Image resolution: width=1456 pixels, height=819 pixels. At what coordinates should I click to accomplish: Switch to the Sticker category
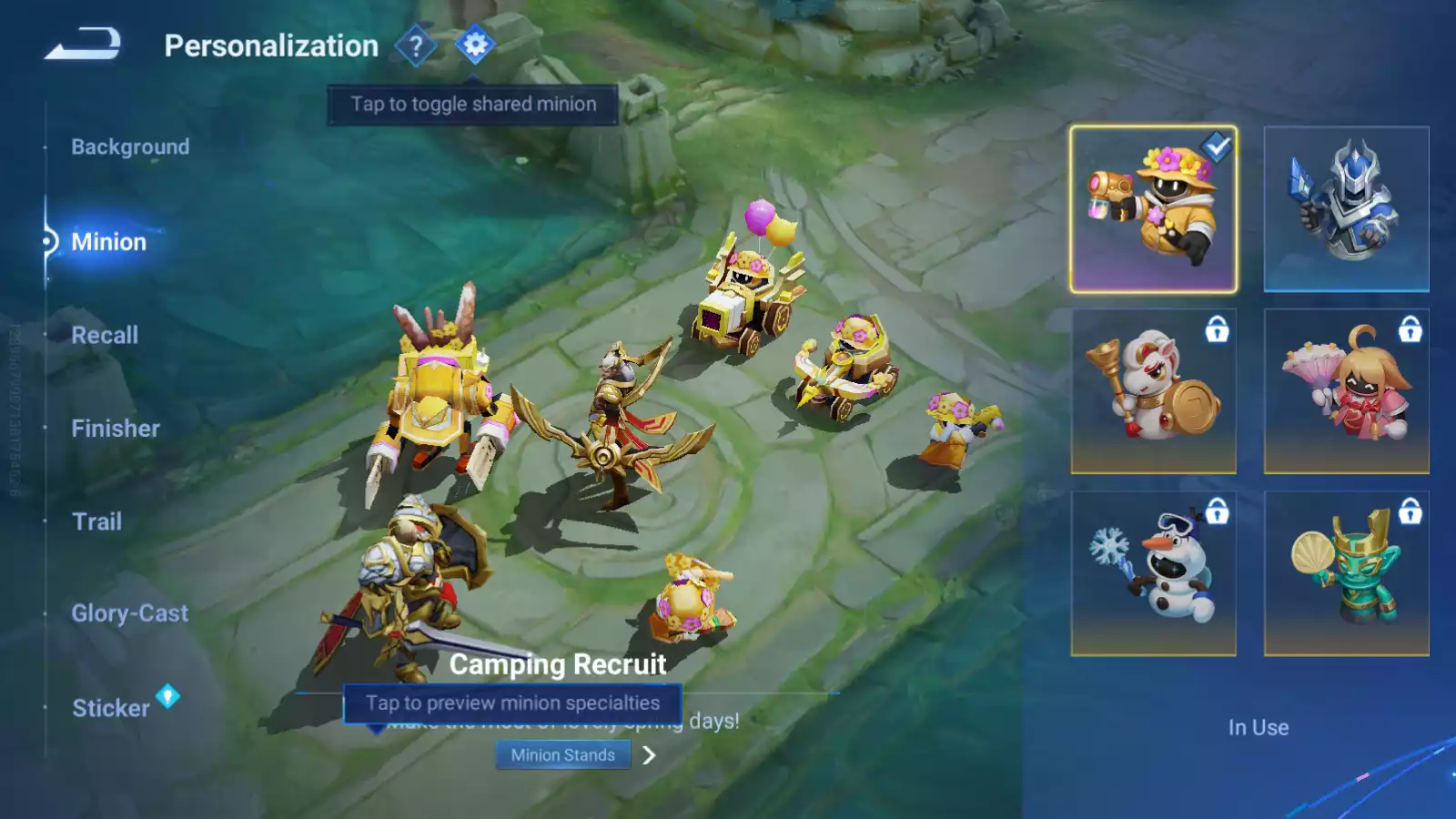(x=111, y=708)
